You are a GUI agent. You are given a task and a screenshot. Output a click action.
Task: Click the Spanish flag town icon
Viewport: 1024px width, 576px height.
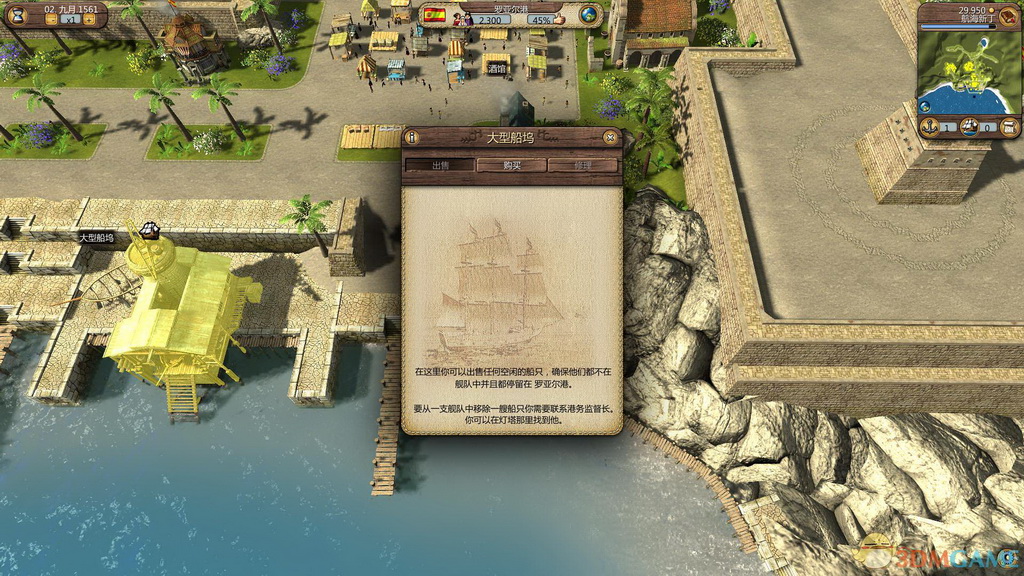point(434,14)
